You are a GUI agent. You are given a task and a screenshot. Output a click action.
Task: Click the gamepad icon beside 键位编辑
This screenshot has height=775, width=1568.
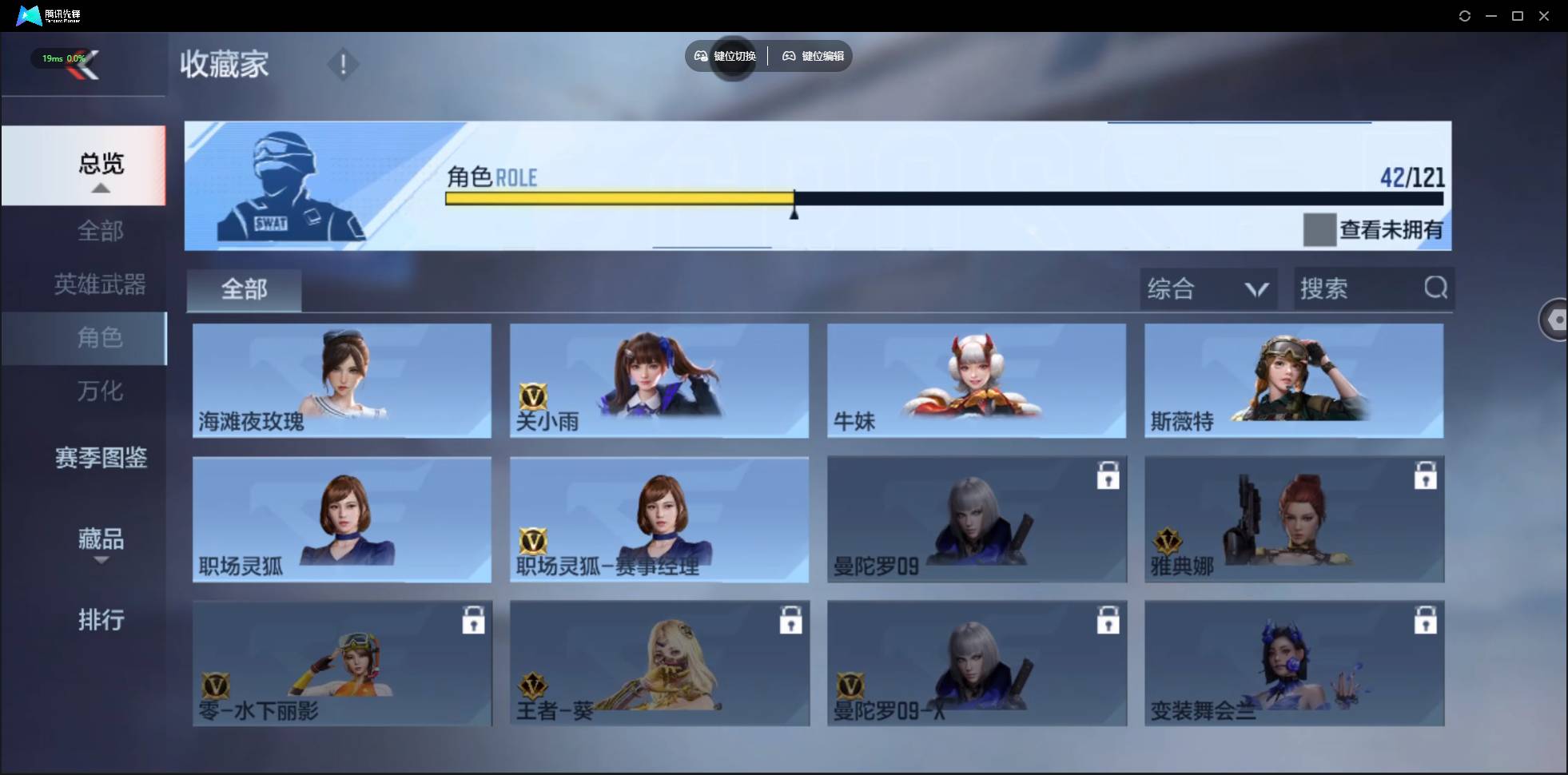click(x=790, y=56)
